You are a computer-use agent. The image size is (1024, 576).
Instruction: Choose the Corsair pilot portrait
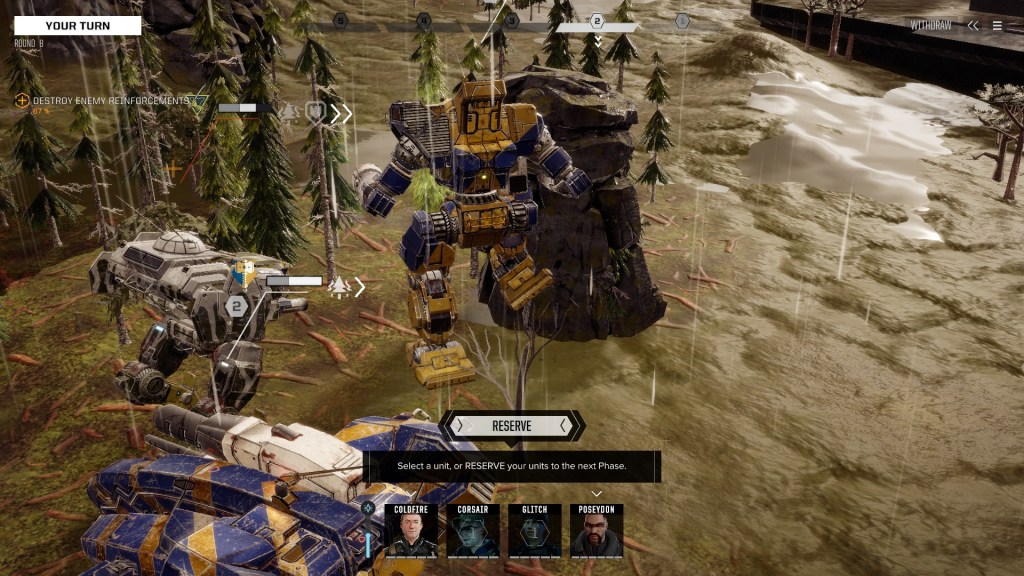[473, 530]
